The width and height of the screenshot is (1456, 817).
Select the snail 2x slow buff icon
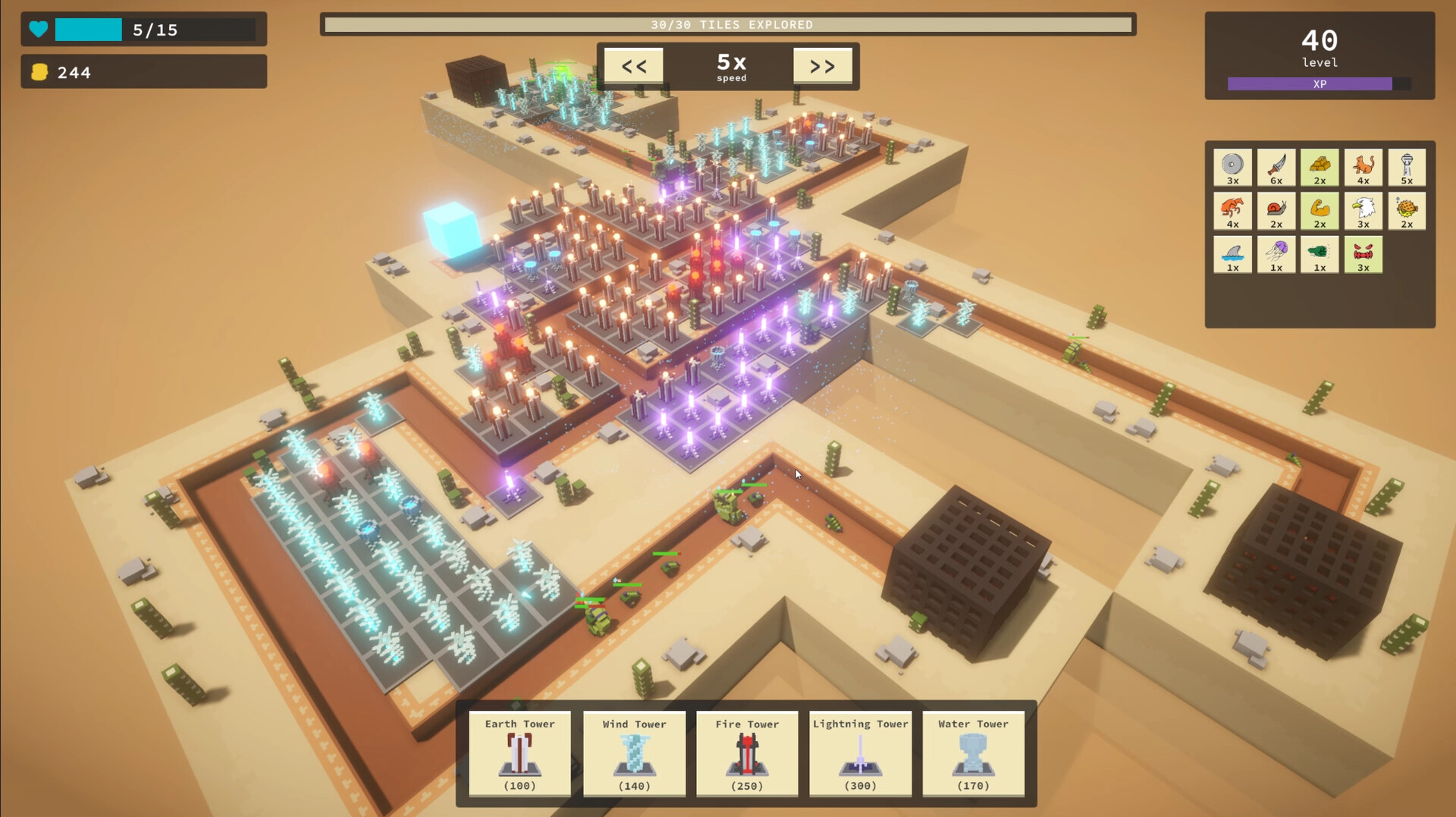(x=1276, y=211)
